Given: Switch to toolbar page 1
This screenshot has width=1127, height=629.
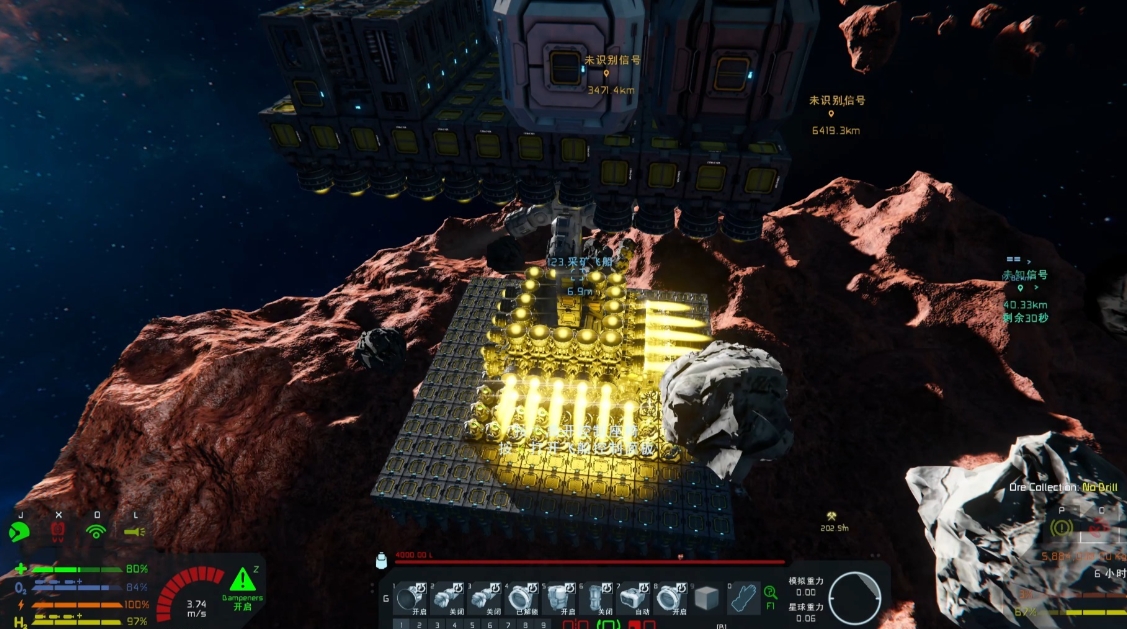Looking at the screenshot, I should click(402, 624).
